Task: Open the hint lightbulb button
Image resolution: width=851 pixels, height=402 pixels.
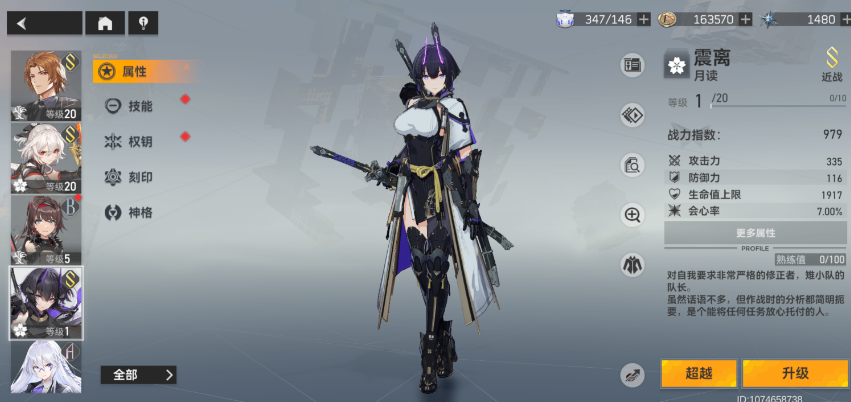Action: (143, 22)
